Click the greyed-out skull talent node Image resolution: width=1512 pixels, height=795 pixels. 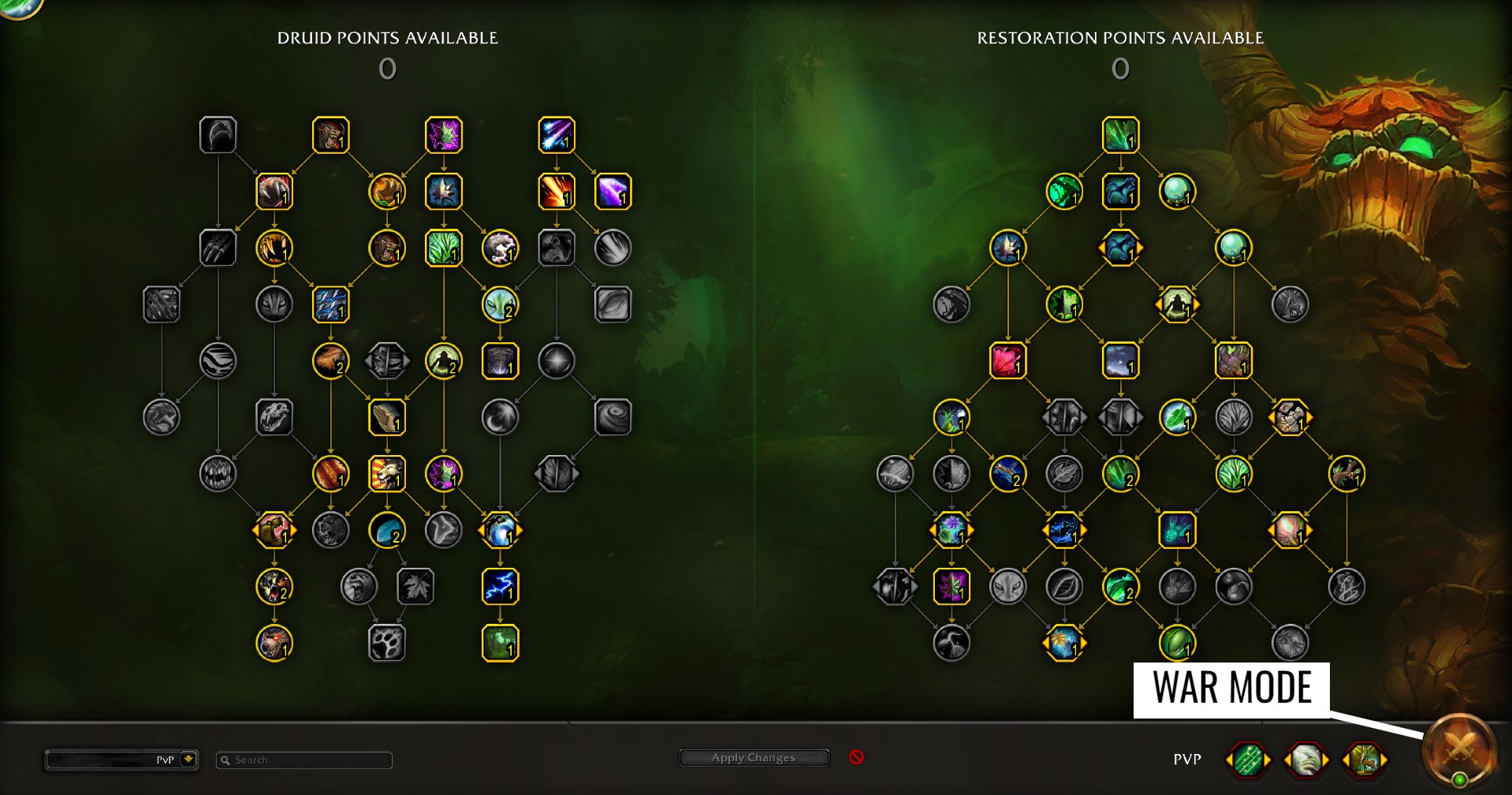coord(274,417)
